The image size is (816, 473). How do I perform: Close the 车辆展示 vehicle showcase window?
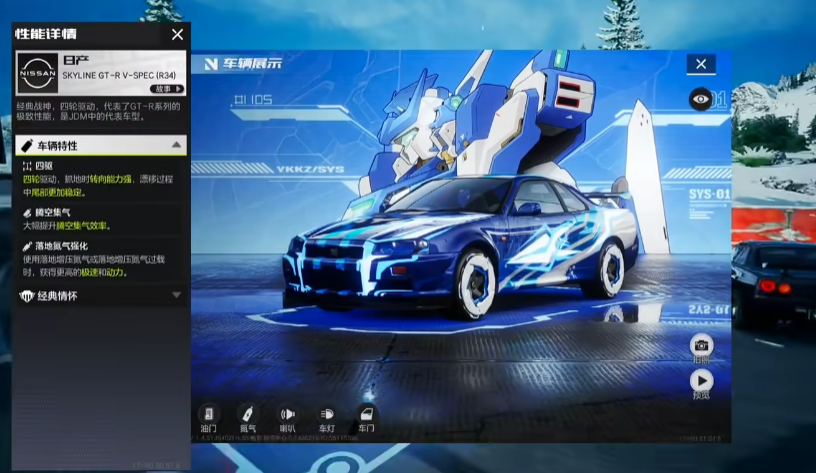(701, 64)
